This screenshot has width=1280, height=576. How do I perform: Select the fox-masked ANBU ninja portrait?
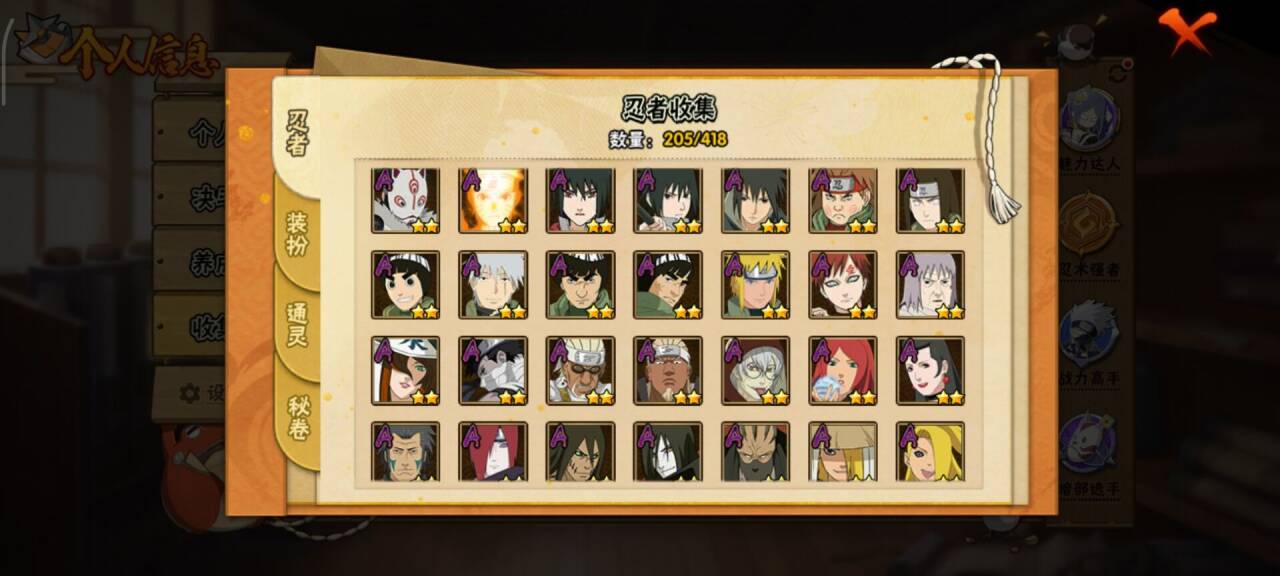(405, 200)
